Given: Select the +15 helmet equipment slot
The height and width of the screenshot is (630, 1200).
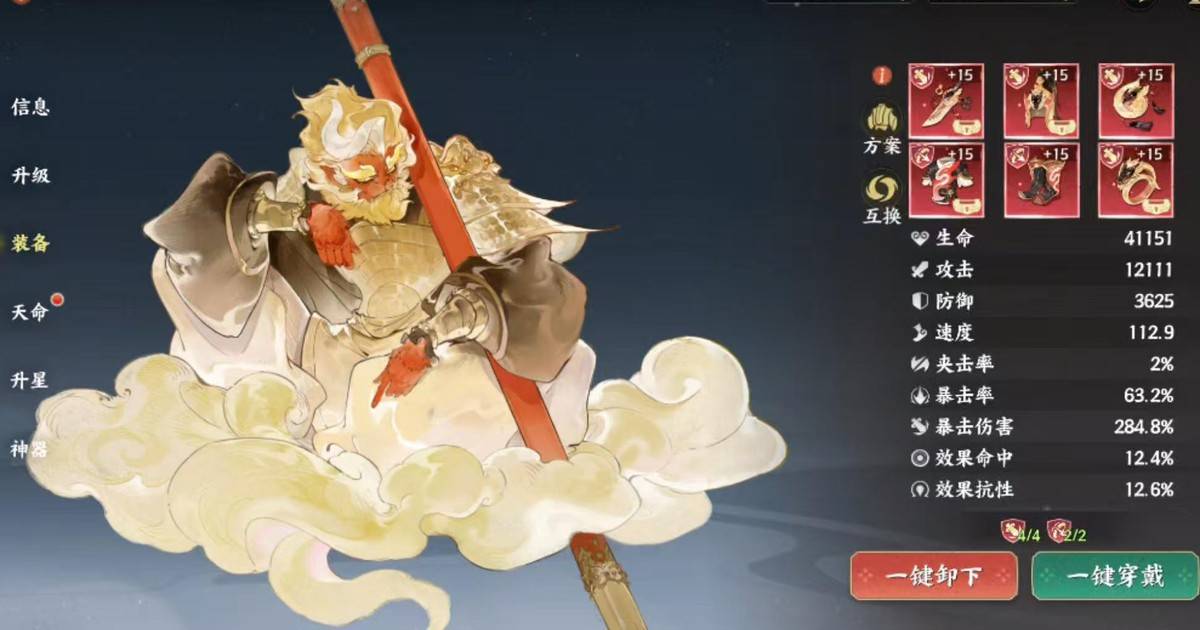Looking at the screenshot, I should [1041, 101].
